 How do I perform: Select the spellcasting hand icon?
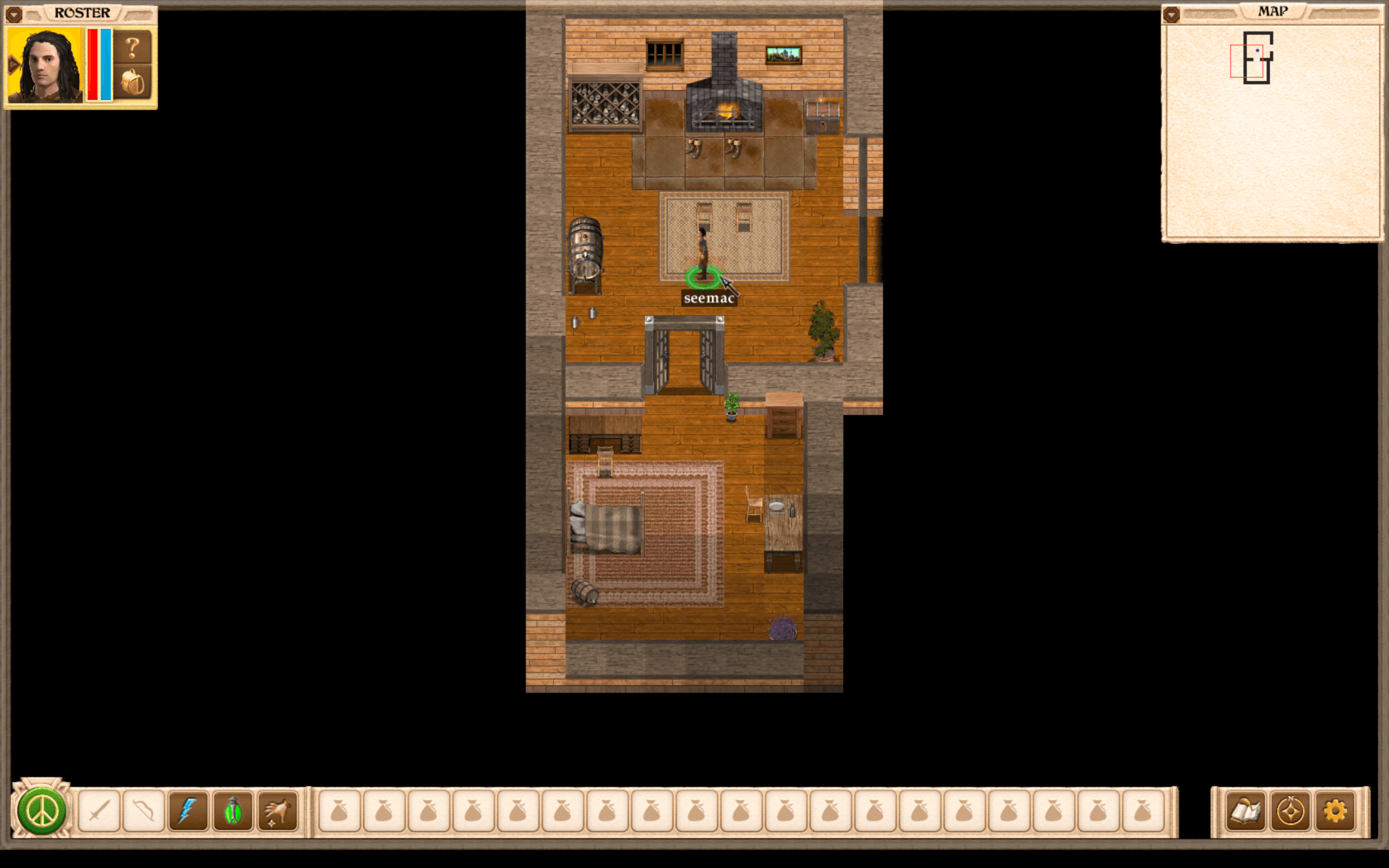pos(276,808)
